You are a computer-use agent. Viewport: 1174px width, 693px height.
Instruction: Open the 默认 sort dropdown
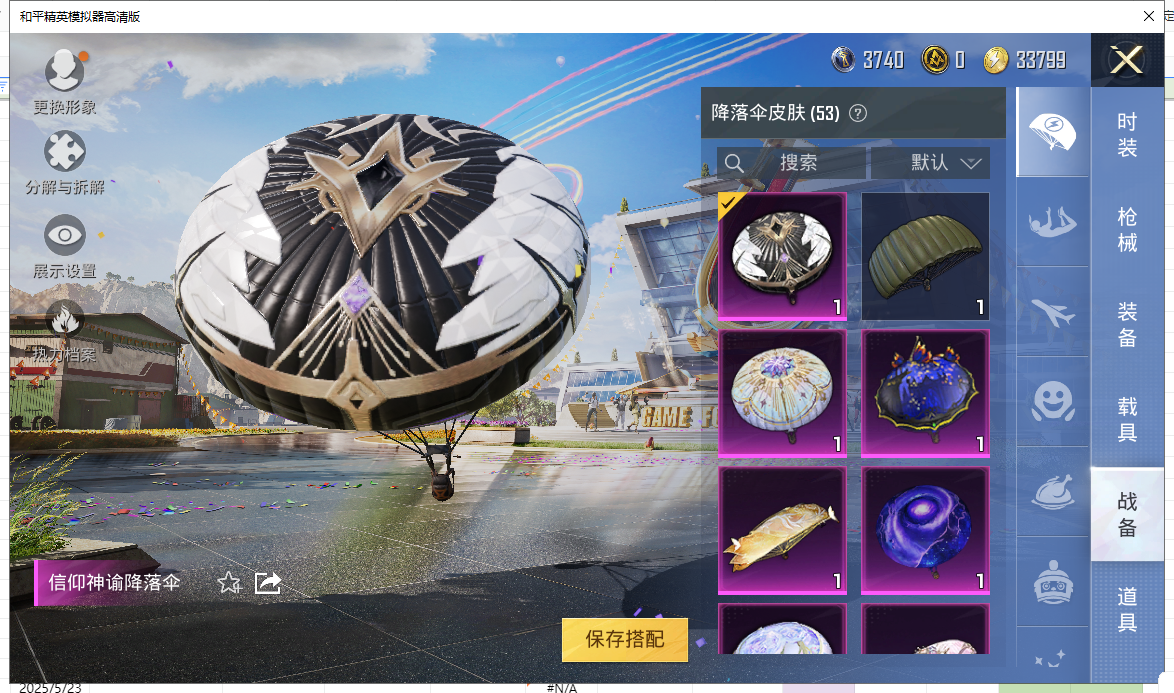pos(931,163)
